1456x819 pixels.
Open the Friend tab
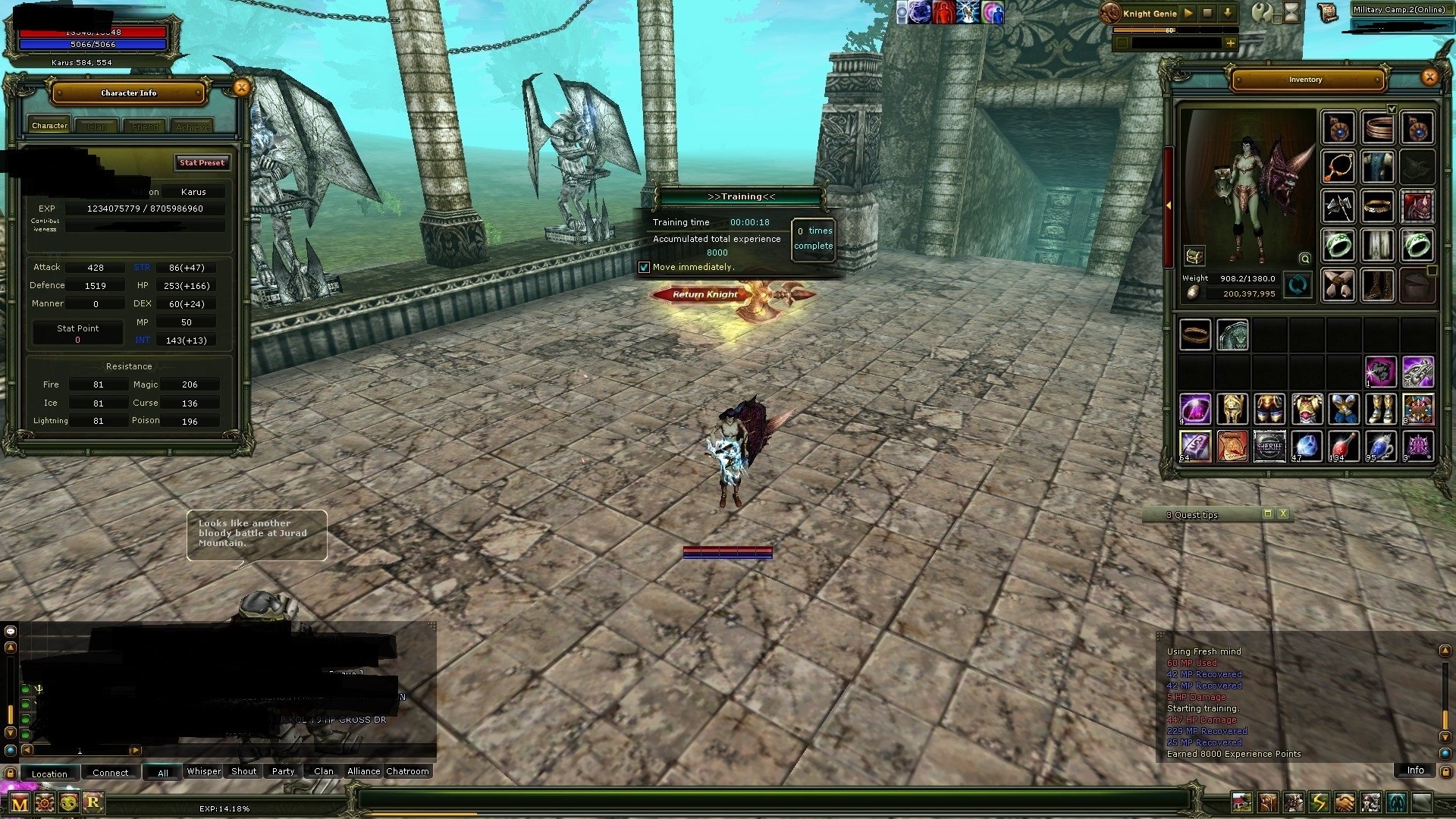(x=145, y=127)
